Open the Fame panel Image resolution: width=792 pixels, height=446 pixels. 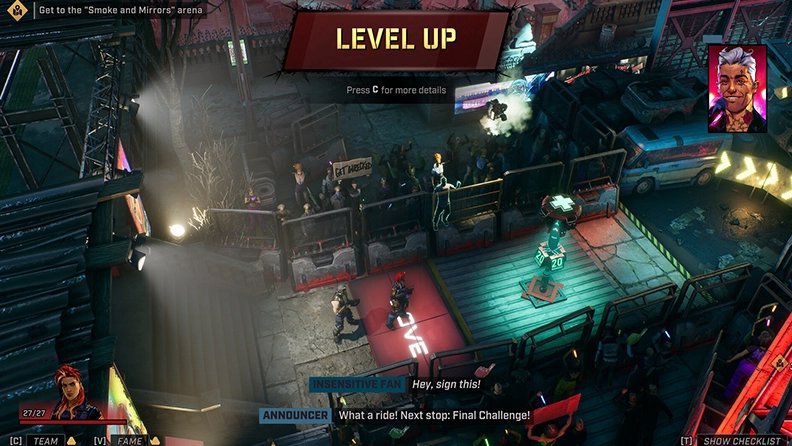point(126,440)
